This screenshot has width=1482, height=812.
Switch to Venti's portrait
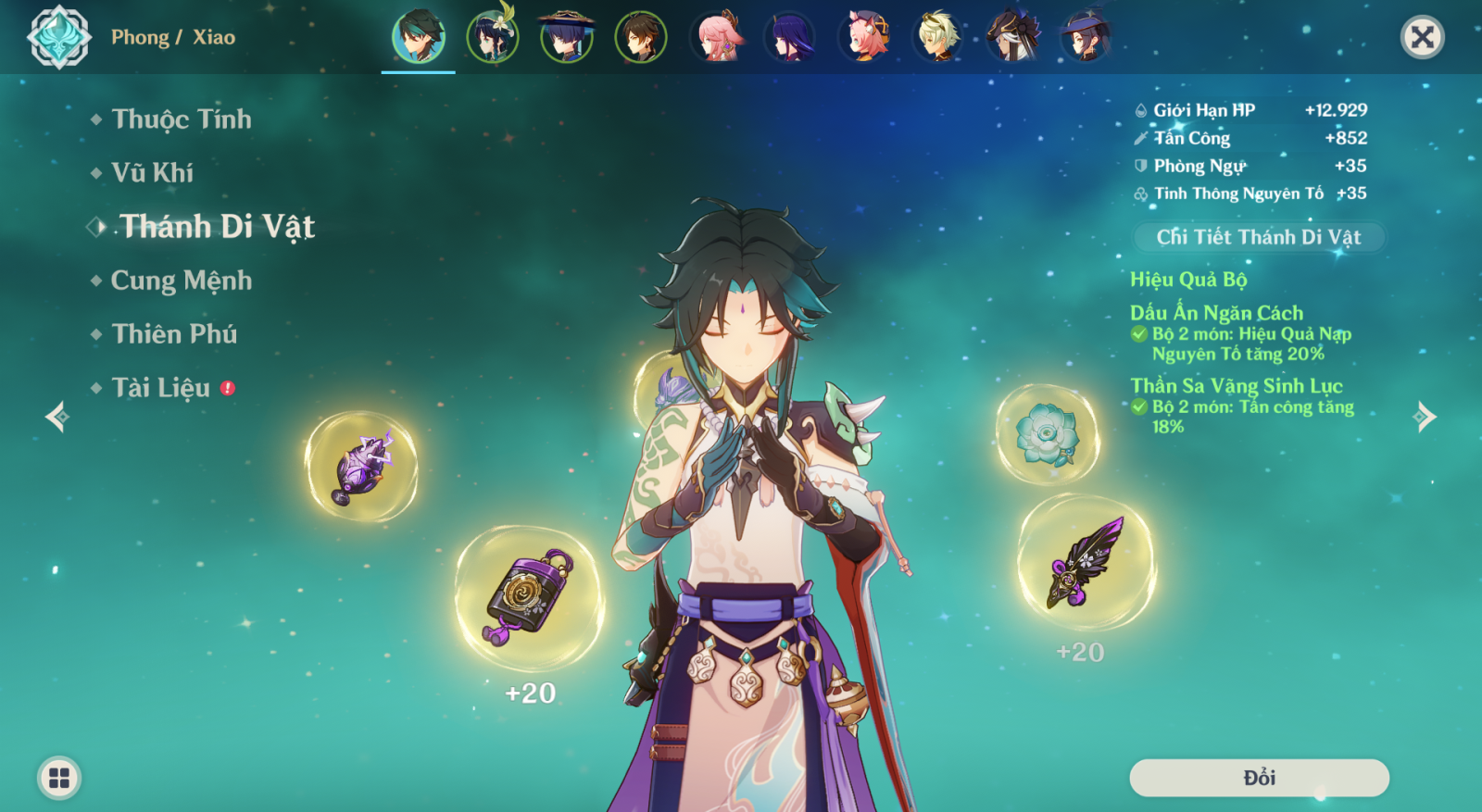(x=492, y=38)
